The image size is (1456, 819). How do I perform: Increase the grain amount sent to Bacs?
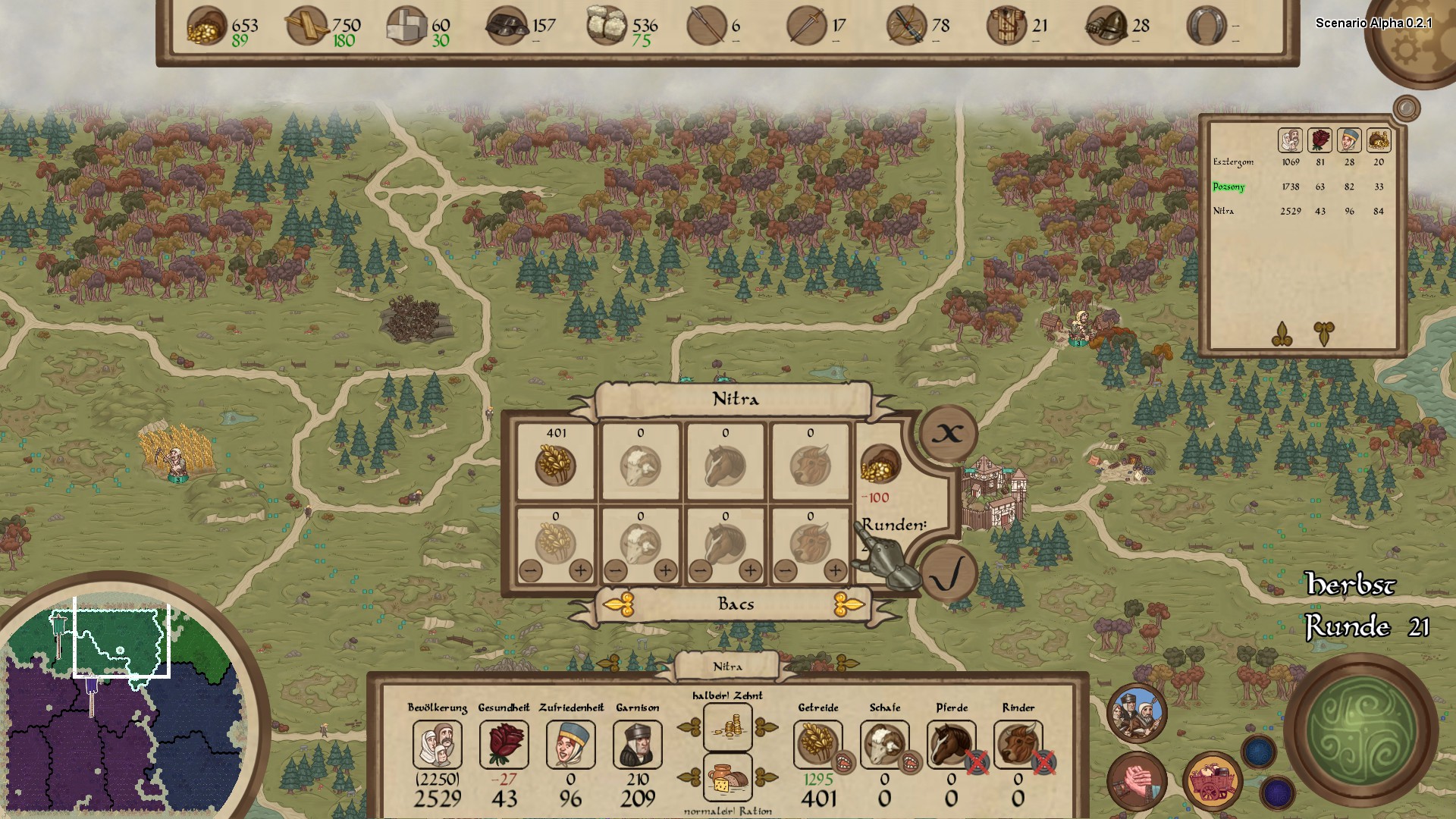click(581, 570)
